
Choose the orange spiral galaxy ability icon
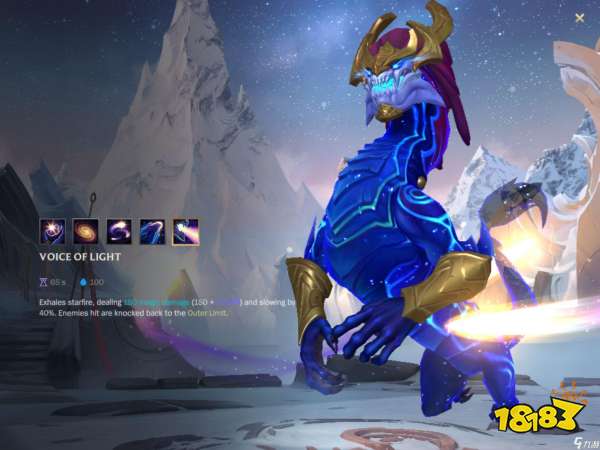point(86,232)
